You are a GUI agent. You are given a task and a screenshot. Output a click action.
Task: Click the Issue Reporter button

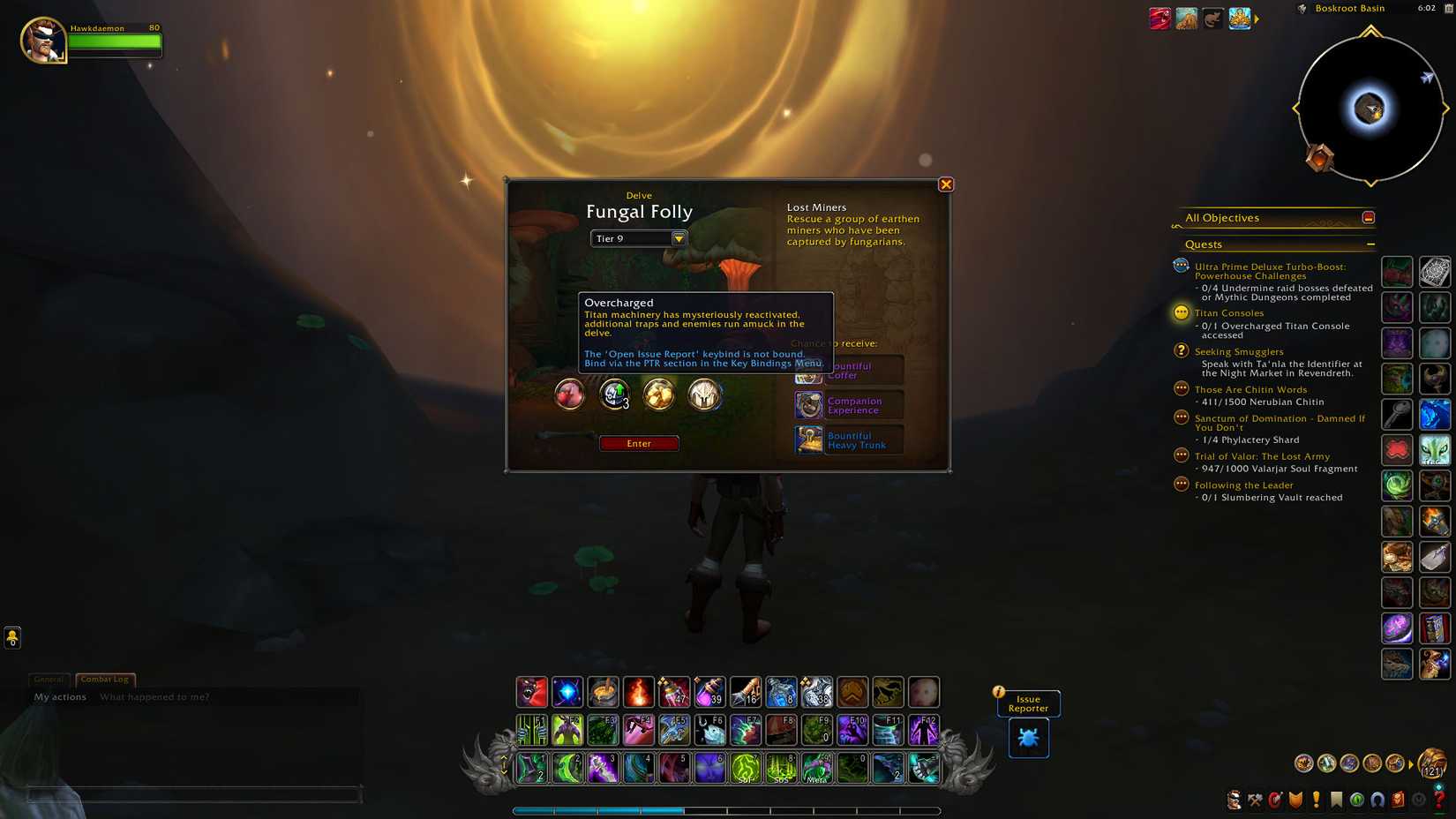tap(1027, 703)
